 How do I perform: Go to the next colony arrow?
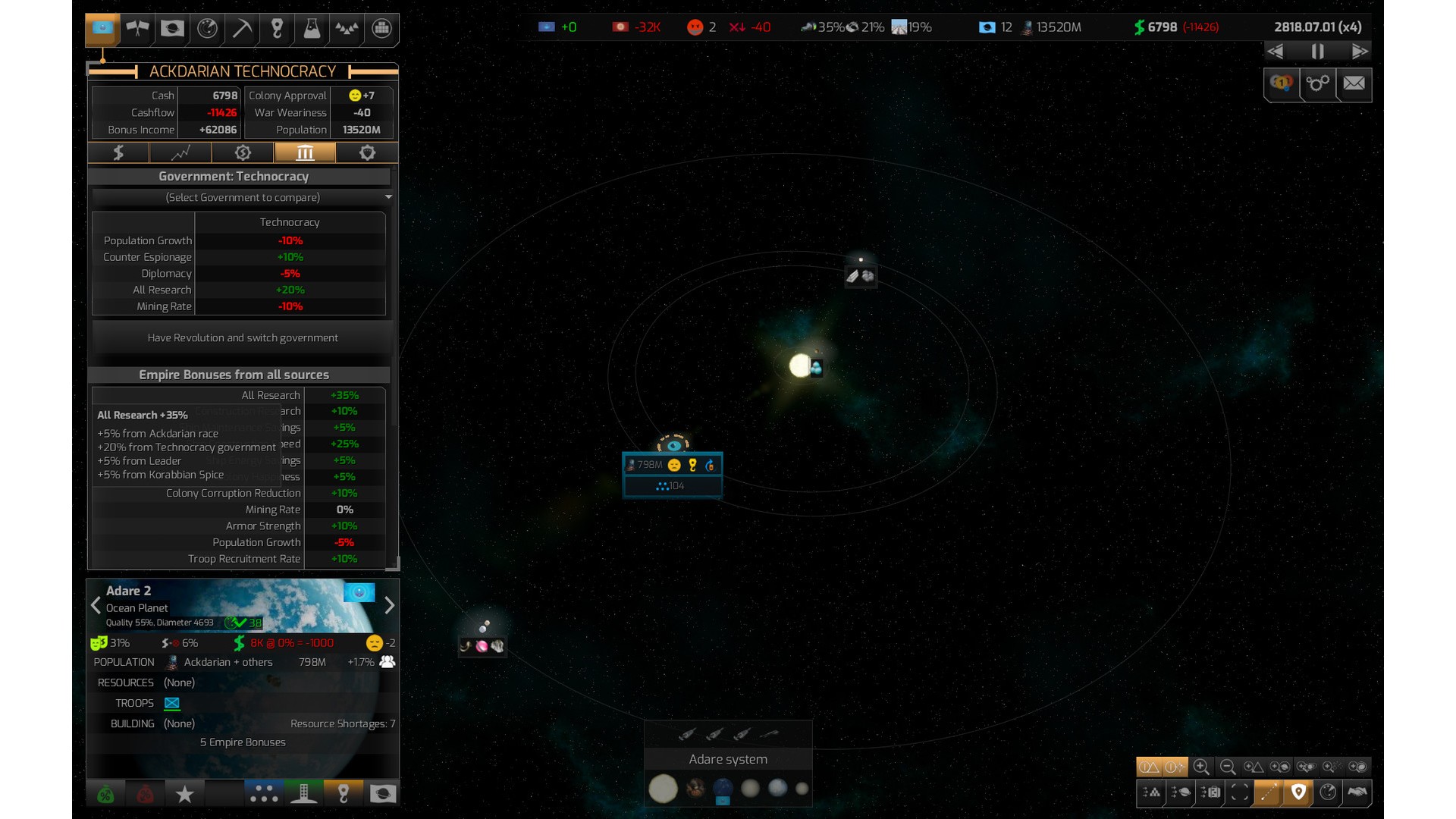389,605
